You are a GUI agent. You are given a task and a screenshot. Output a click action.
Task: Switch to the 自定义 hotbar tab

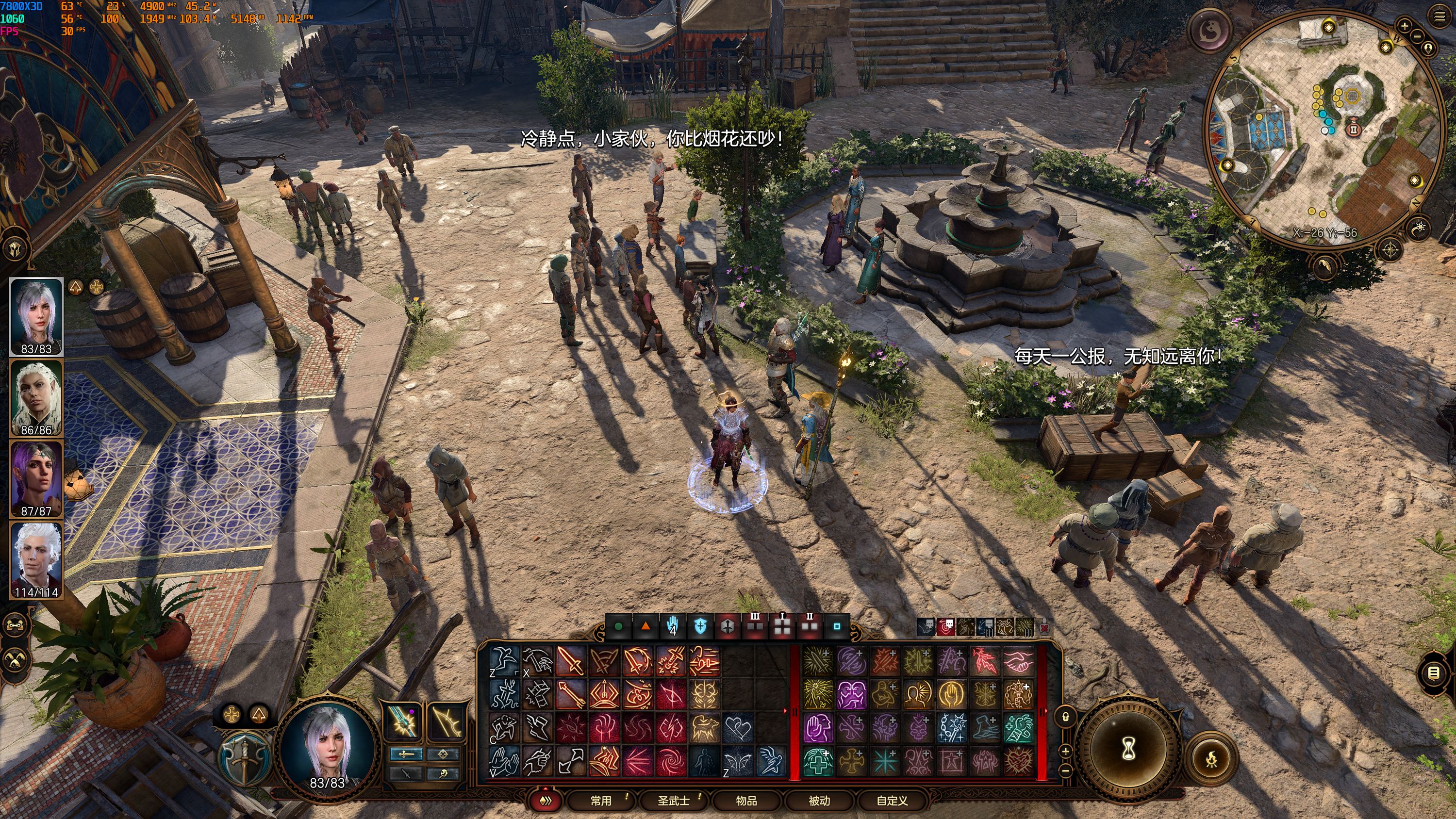click(x=892, y=801)
